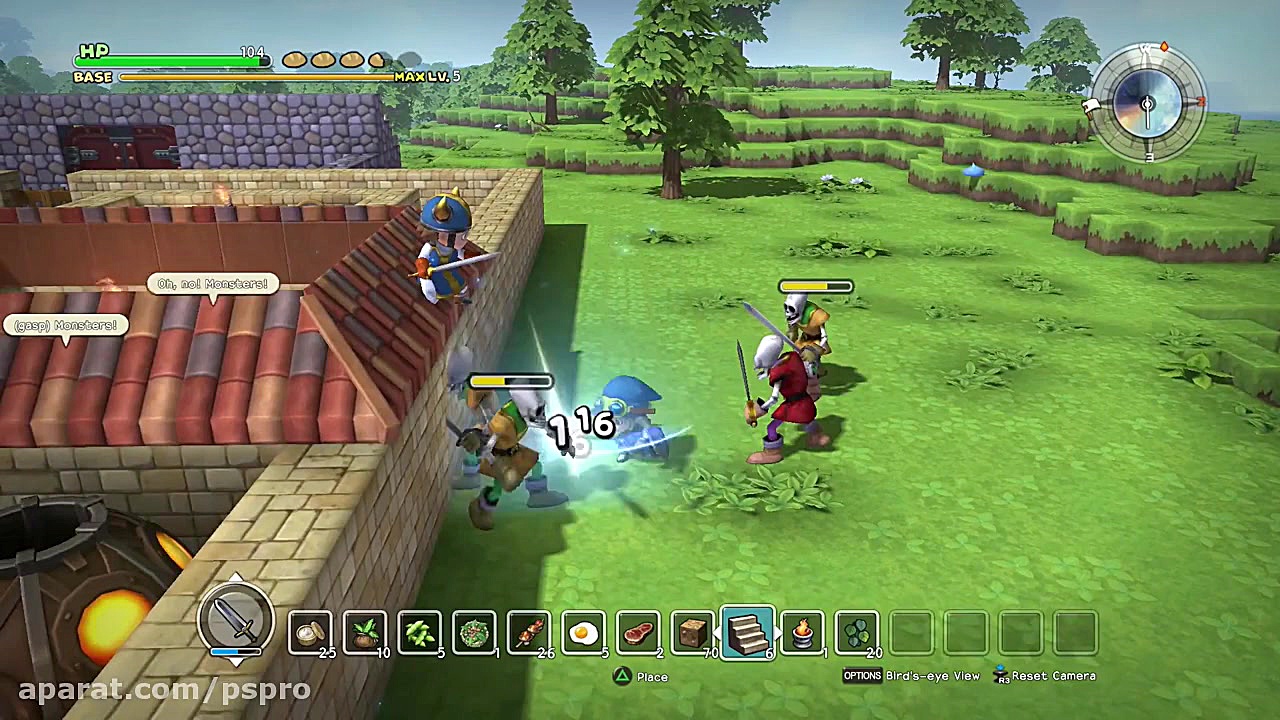The image size is (1280, 720).
Task: Pick the green beans item slot
Action: click(419, 632)
